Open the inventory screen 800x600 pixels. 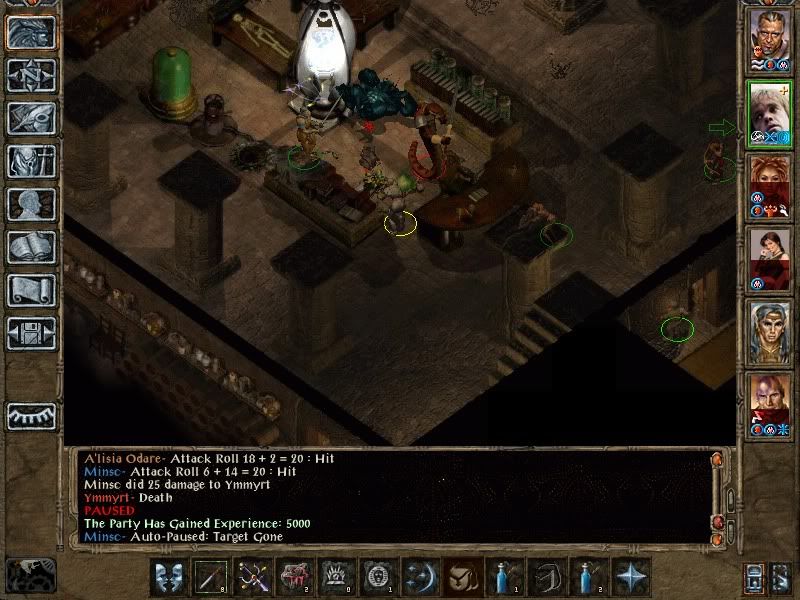(x=30, y=161)
